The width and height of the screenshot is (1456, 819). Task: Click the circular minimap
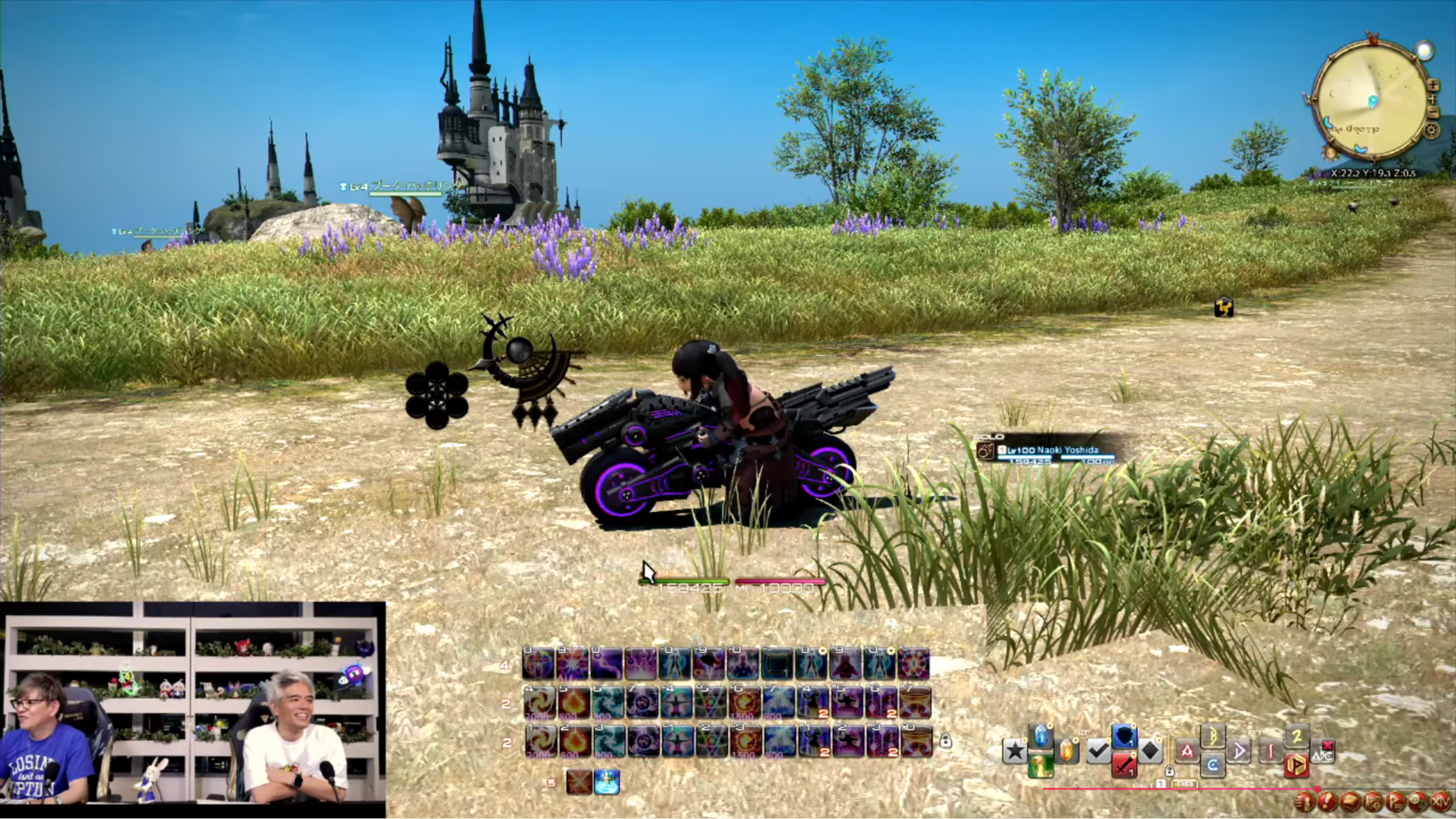(1371, 101)
